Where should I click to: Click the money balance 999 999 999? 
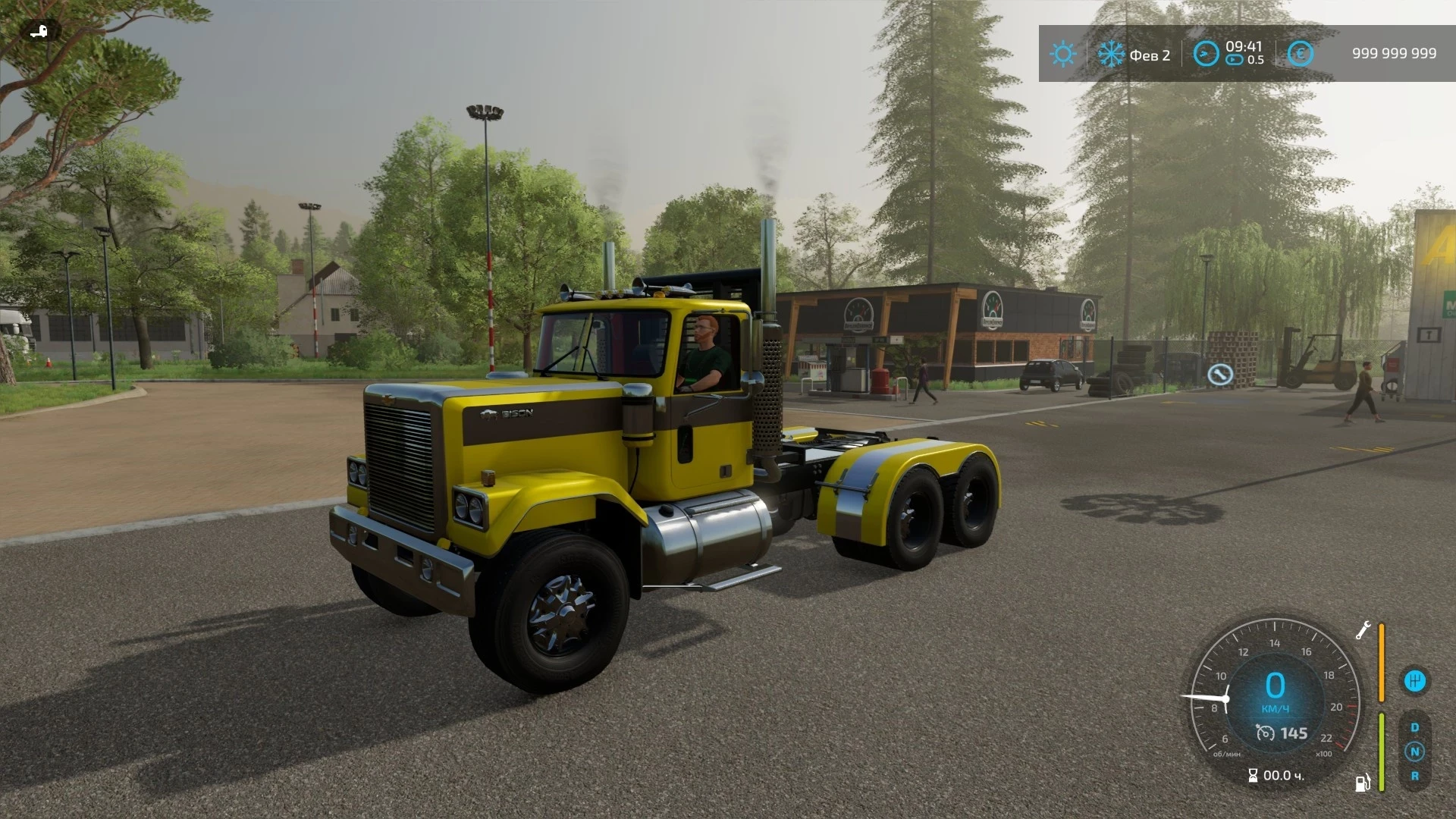(1394, 53)
